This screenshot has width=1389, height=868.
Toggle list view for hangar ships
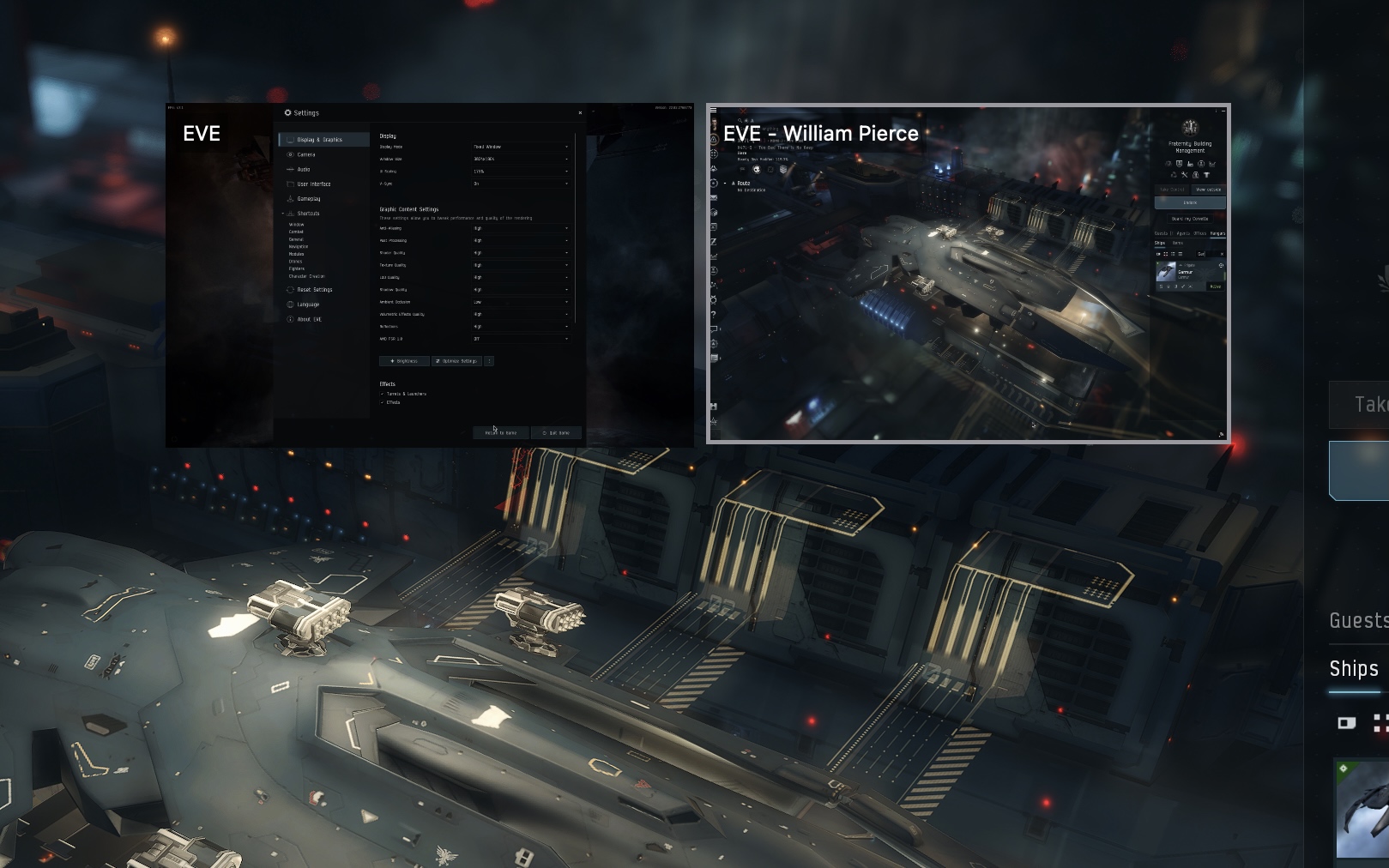tap(1181, 254)
